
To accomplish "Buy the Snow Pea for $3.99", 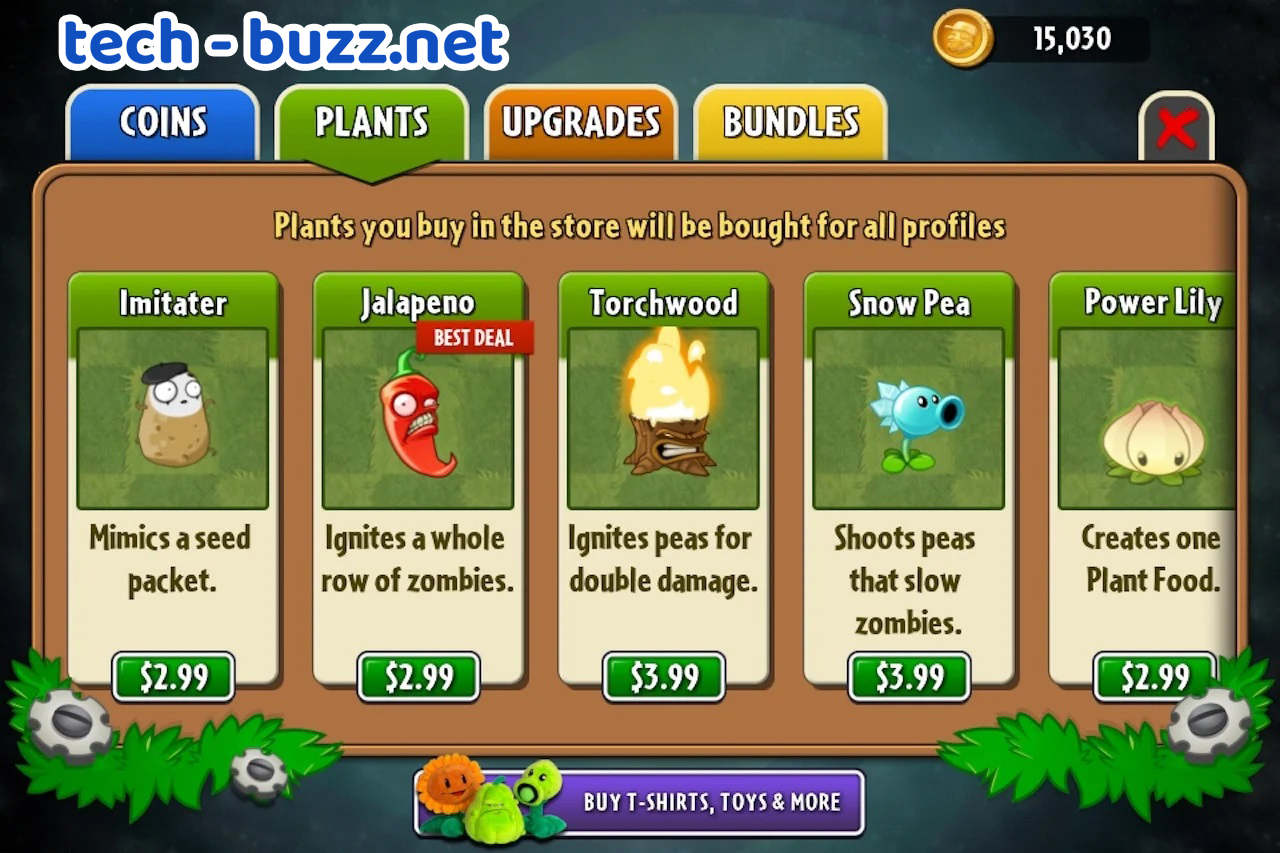I will (908, 677).
